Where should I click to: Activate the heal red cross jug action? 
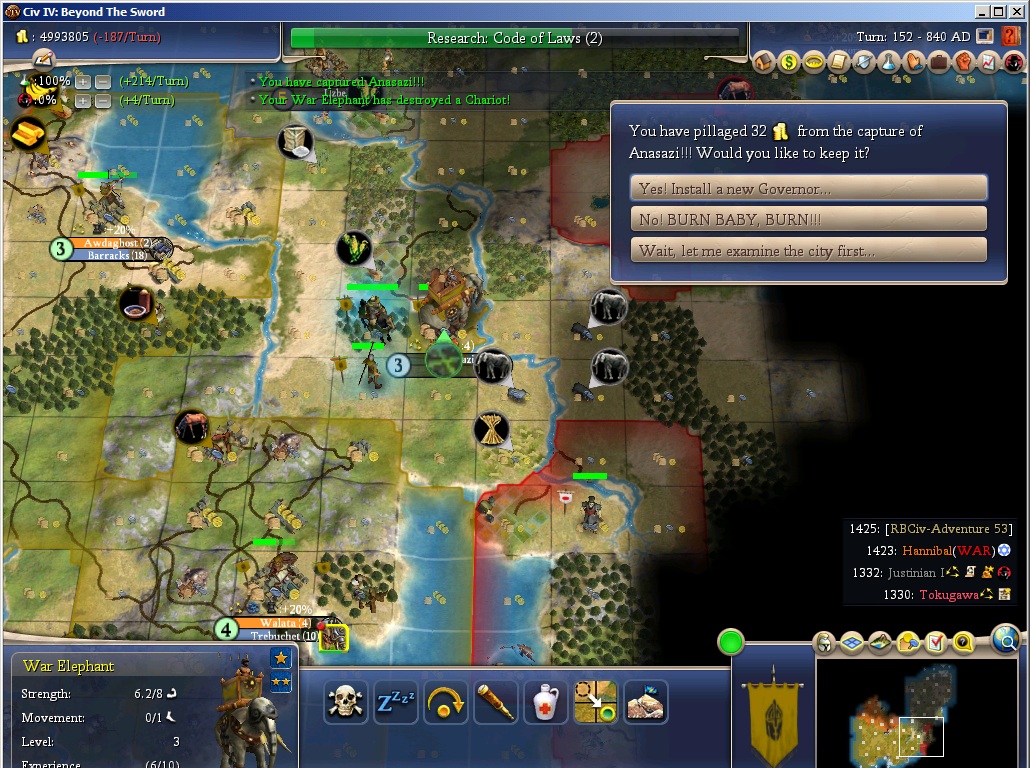(x=546, y=703)
